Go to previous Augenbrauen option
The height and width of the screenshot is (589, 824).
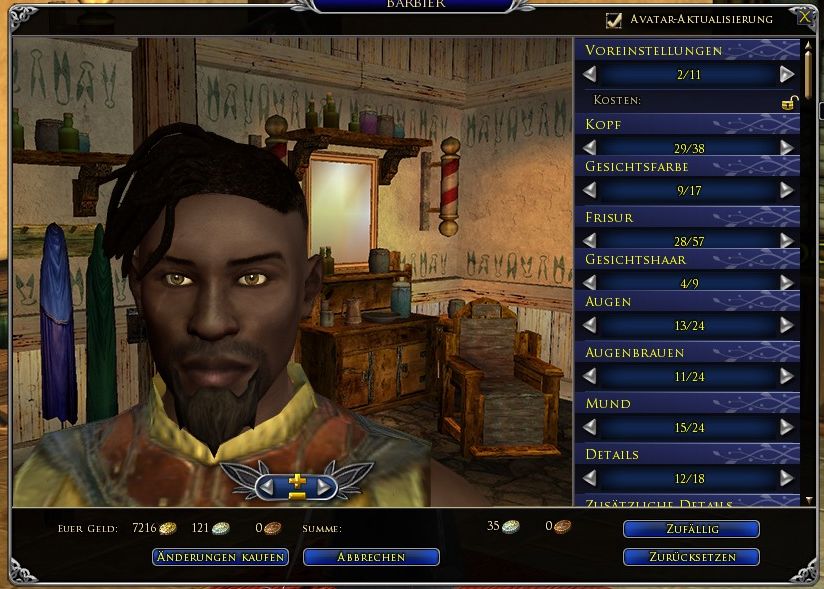[x=590, y=376]
